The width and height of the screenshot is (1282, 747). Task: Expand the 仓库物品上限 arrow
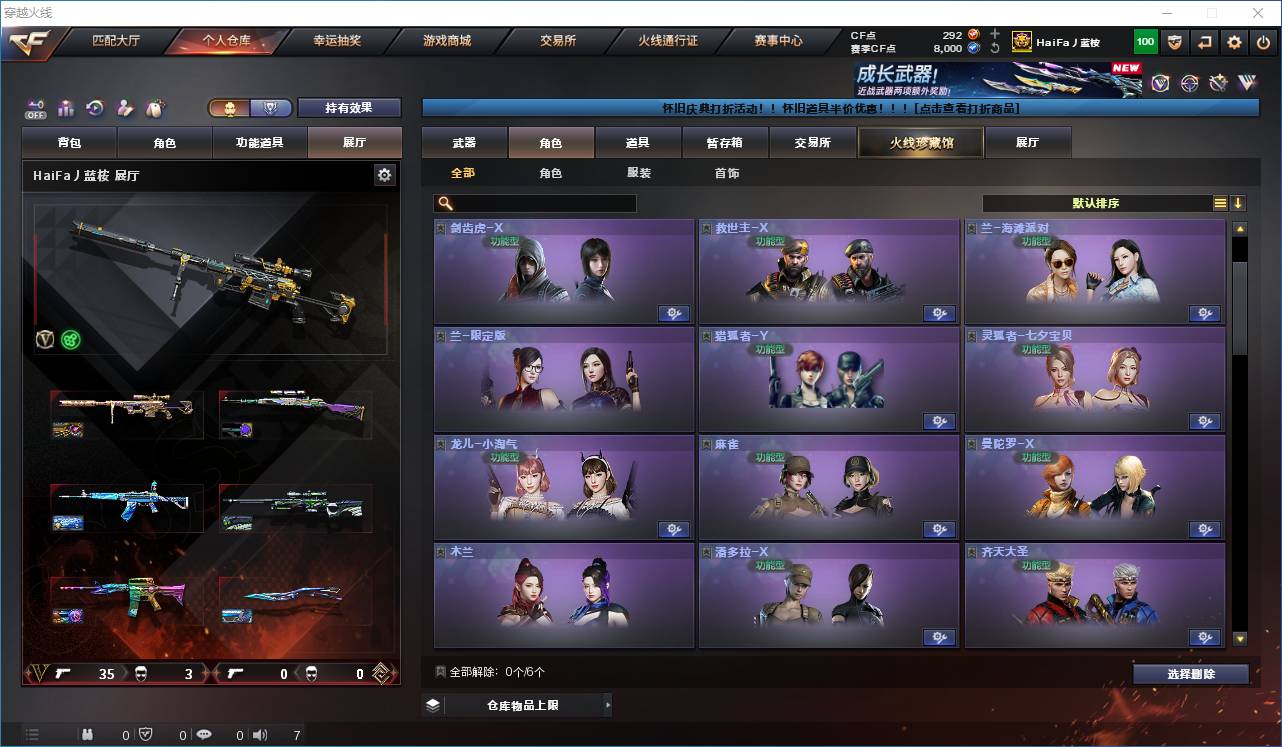pyautogui.click(x=608, y=704)
